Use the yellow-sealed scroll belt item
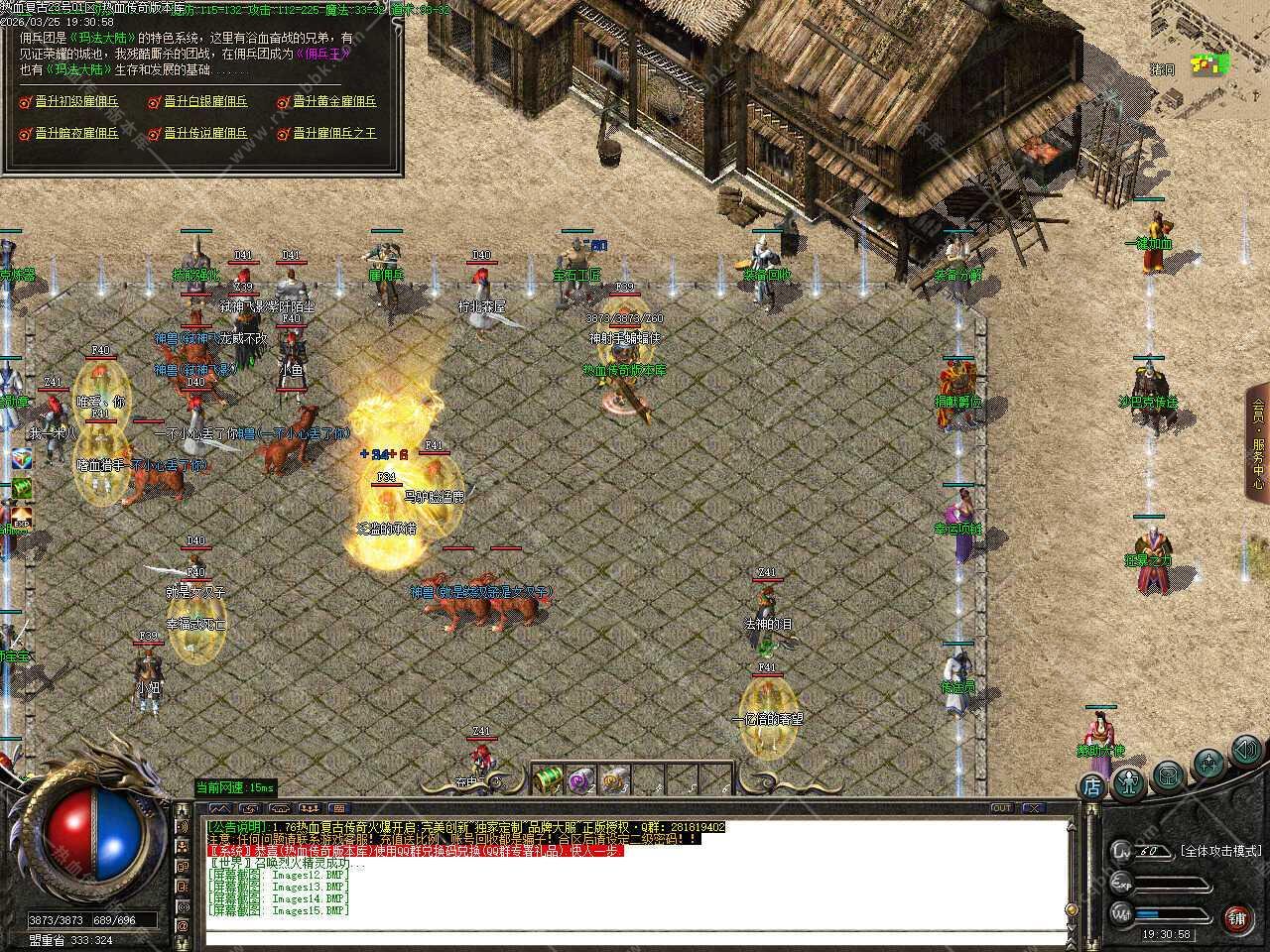The width and height of the screenshot is (1270, 952). pyautogui.click(x=615, y=779)
